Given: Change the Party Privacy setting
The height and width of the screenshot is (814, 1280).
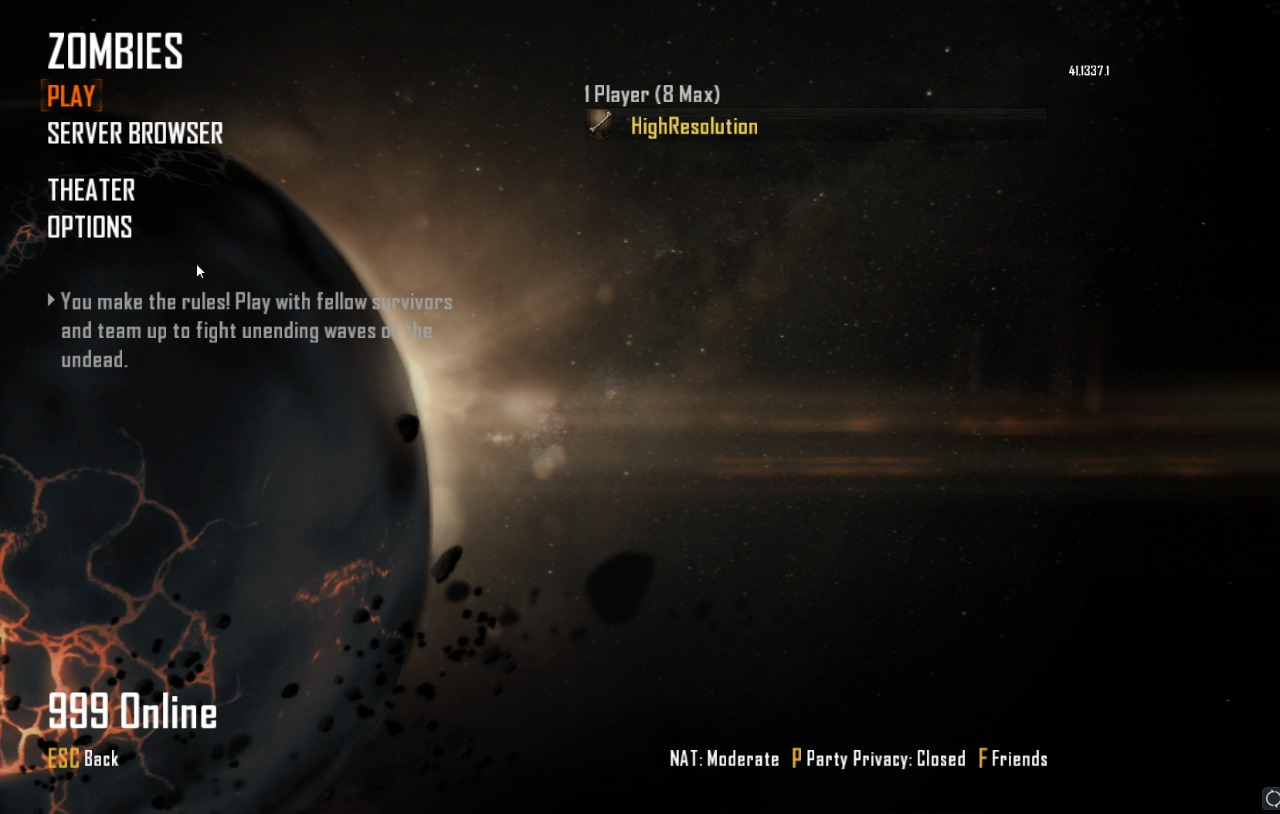Looking at the screenshot, I should (878, 759).
